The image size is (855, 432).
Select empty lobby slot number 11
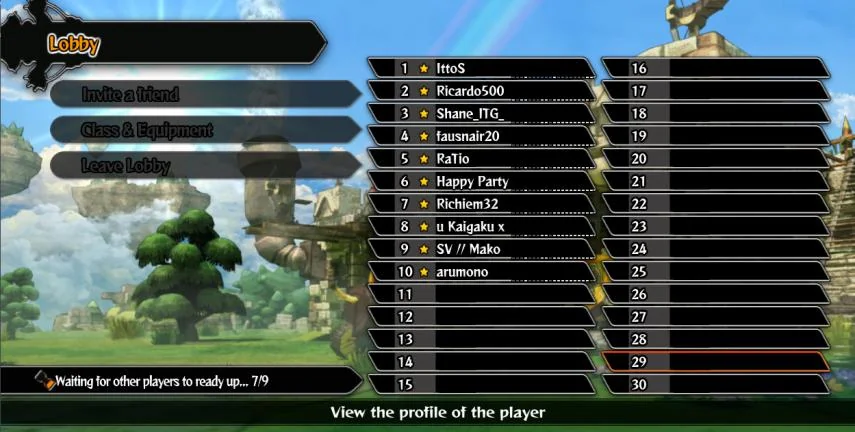[480, 295]
